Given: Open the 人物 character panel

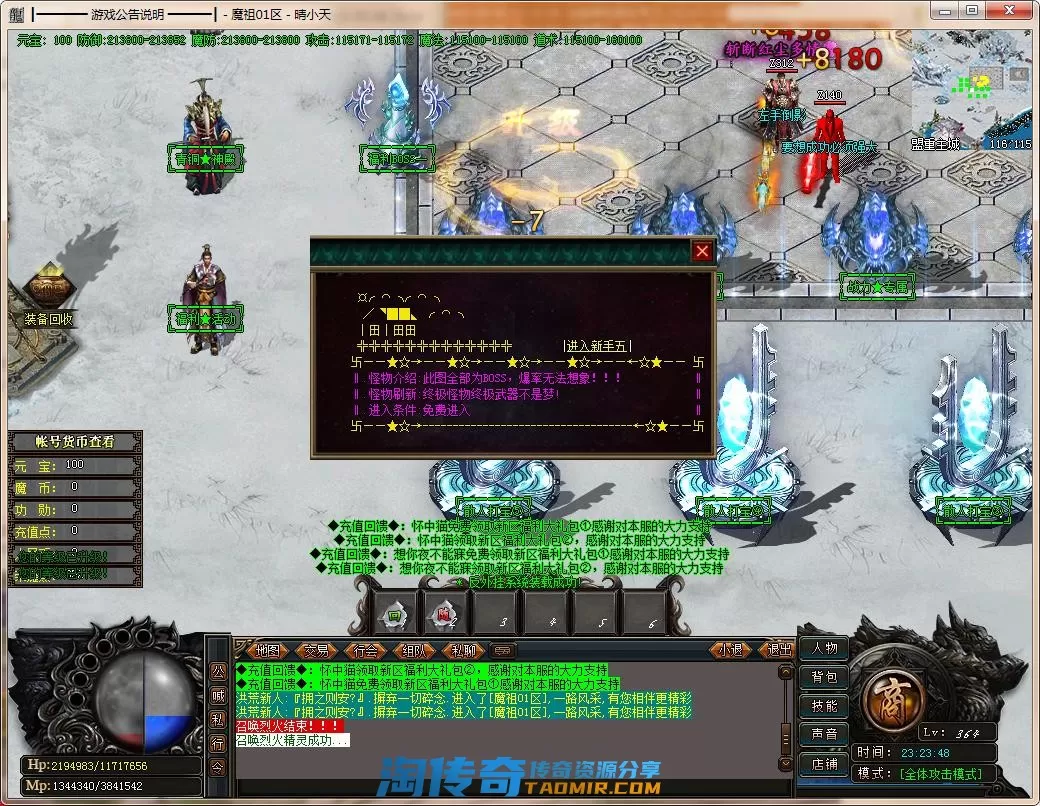Looking at the screenshot, I should (x=824, y=648).
